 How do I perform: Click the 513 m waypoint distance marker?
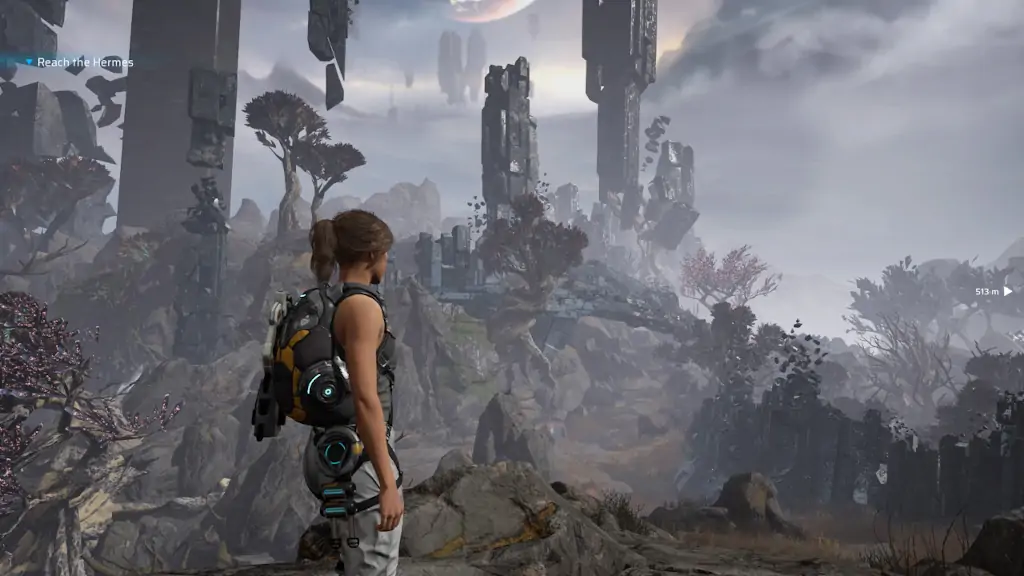[x=993, y=291]
